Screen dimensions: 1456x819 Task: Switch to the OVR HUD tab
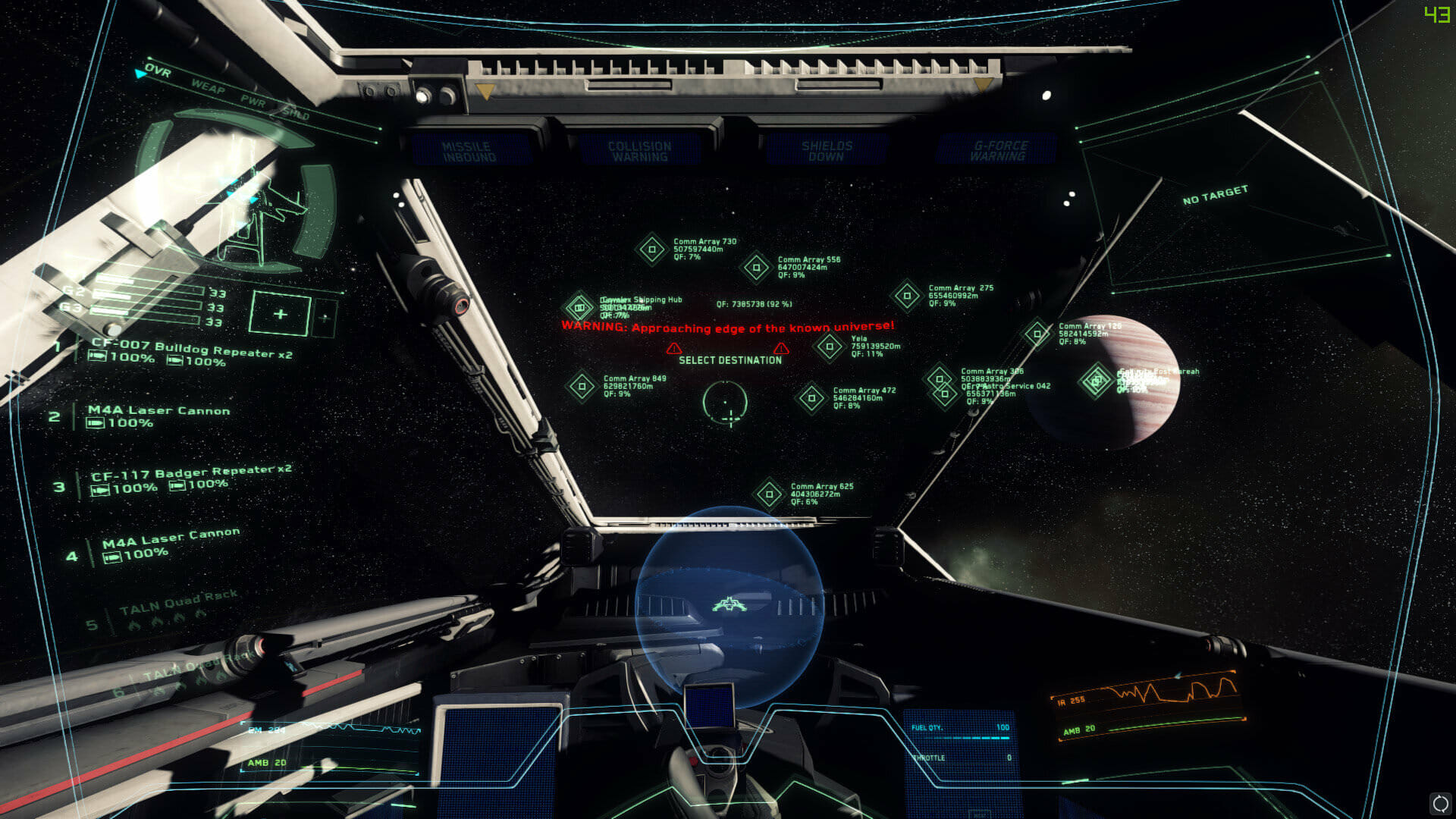click(158, 71)
